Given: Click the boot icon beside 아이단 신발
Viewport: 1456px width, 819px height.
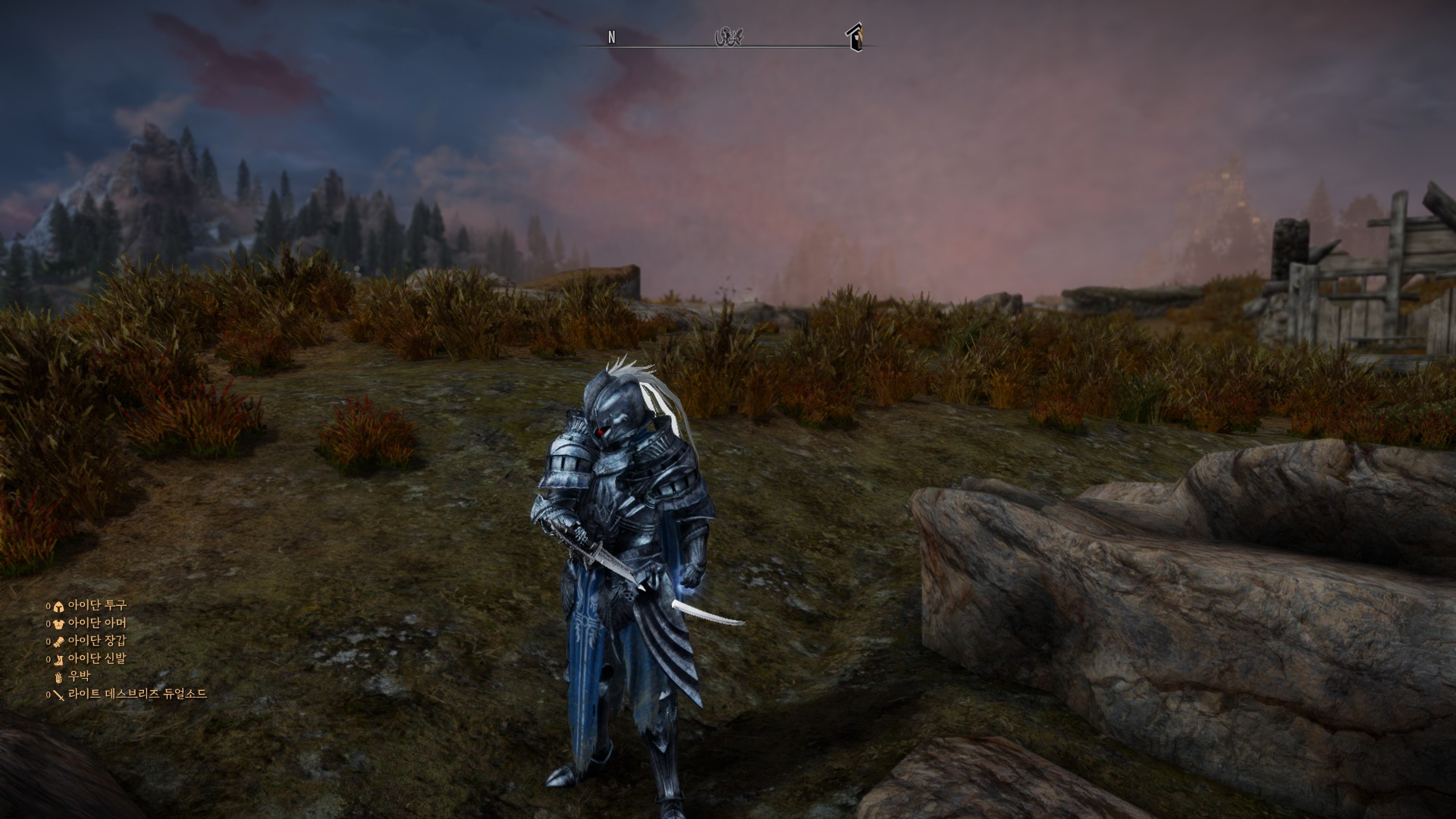Looking at the screenshot, I should (x=58, y=661).
